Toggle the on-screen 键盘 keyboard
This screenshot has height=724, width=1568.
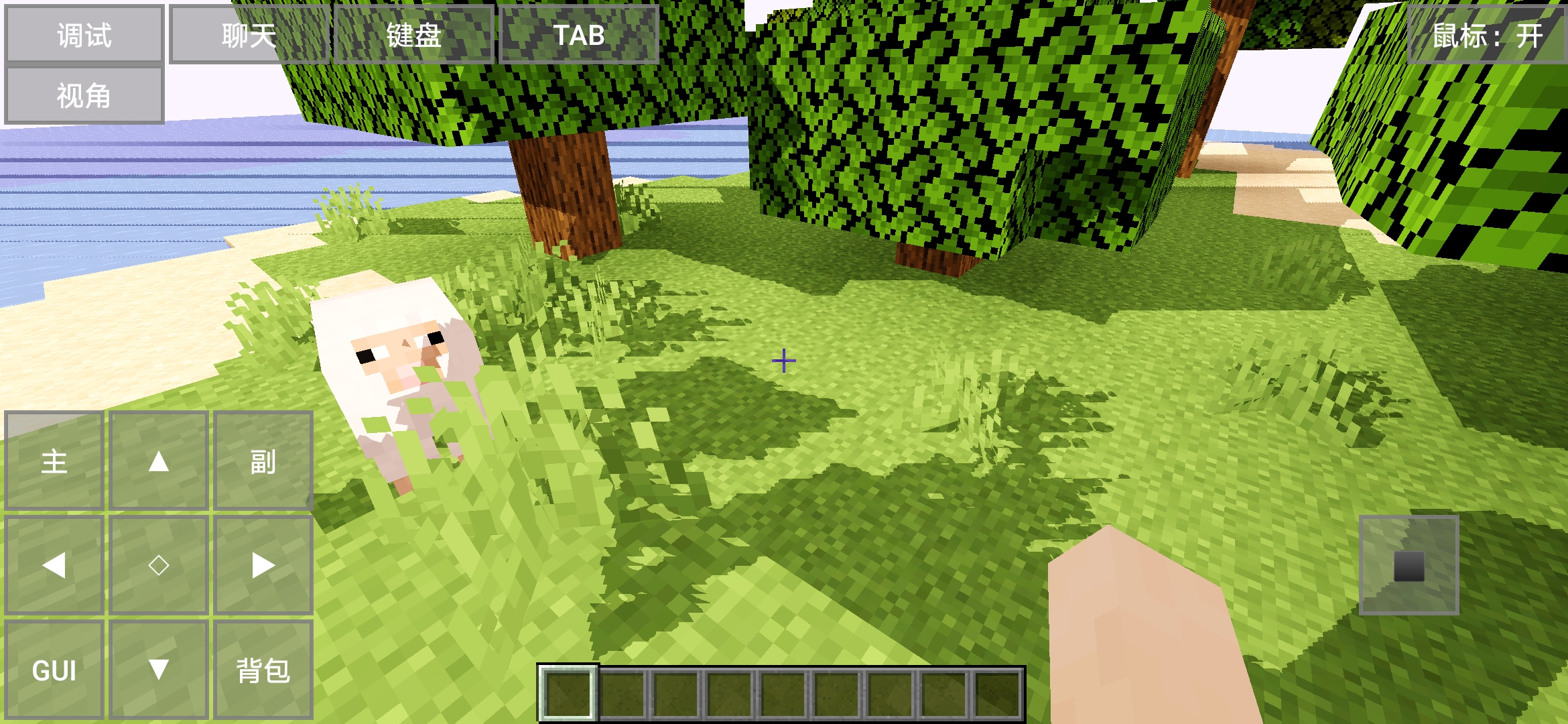tap(413, 36)
